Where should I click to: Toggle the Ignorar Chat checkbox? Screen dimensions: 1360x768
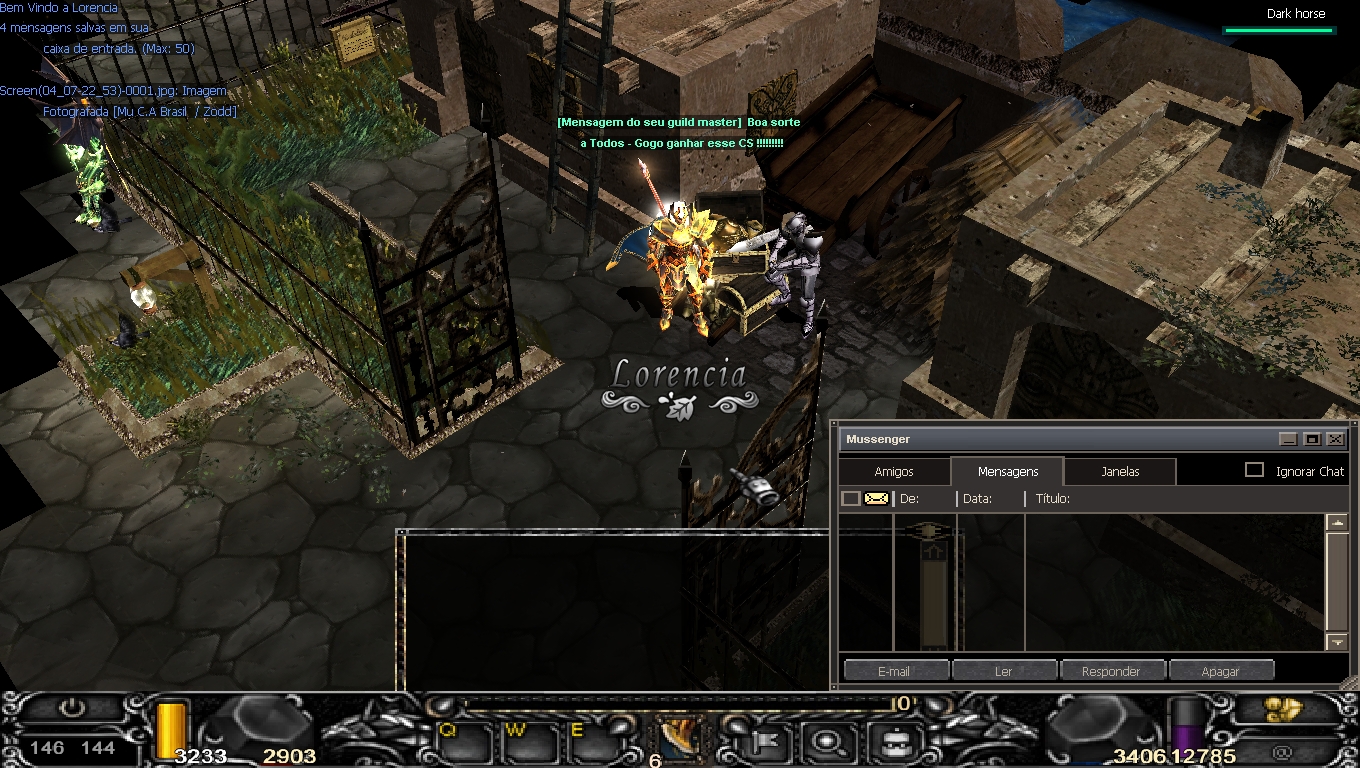1254,470
